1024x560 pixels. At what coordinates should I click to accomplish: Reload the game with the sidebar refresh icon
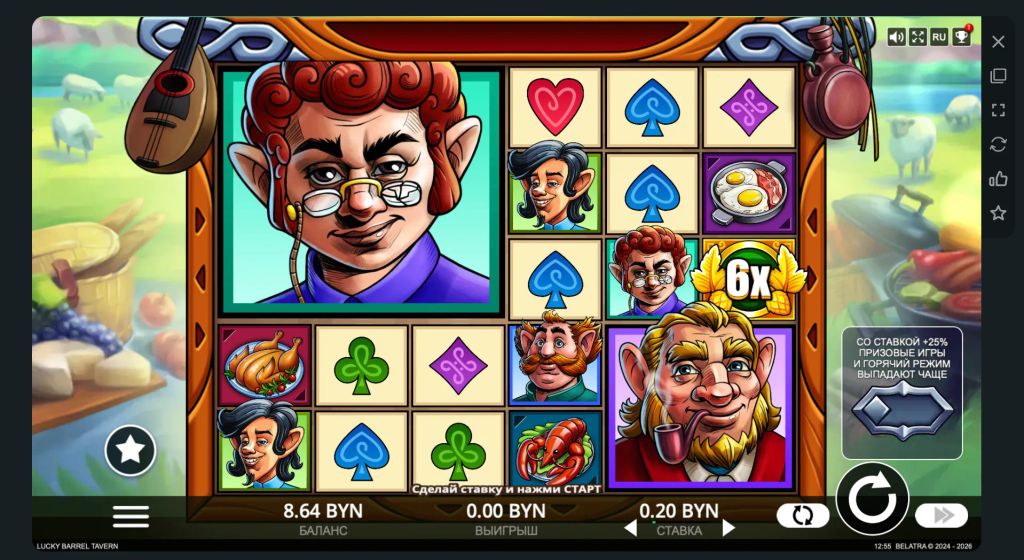pyautogui.click(x=998, y=144)
